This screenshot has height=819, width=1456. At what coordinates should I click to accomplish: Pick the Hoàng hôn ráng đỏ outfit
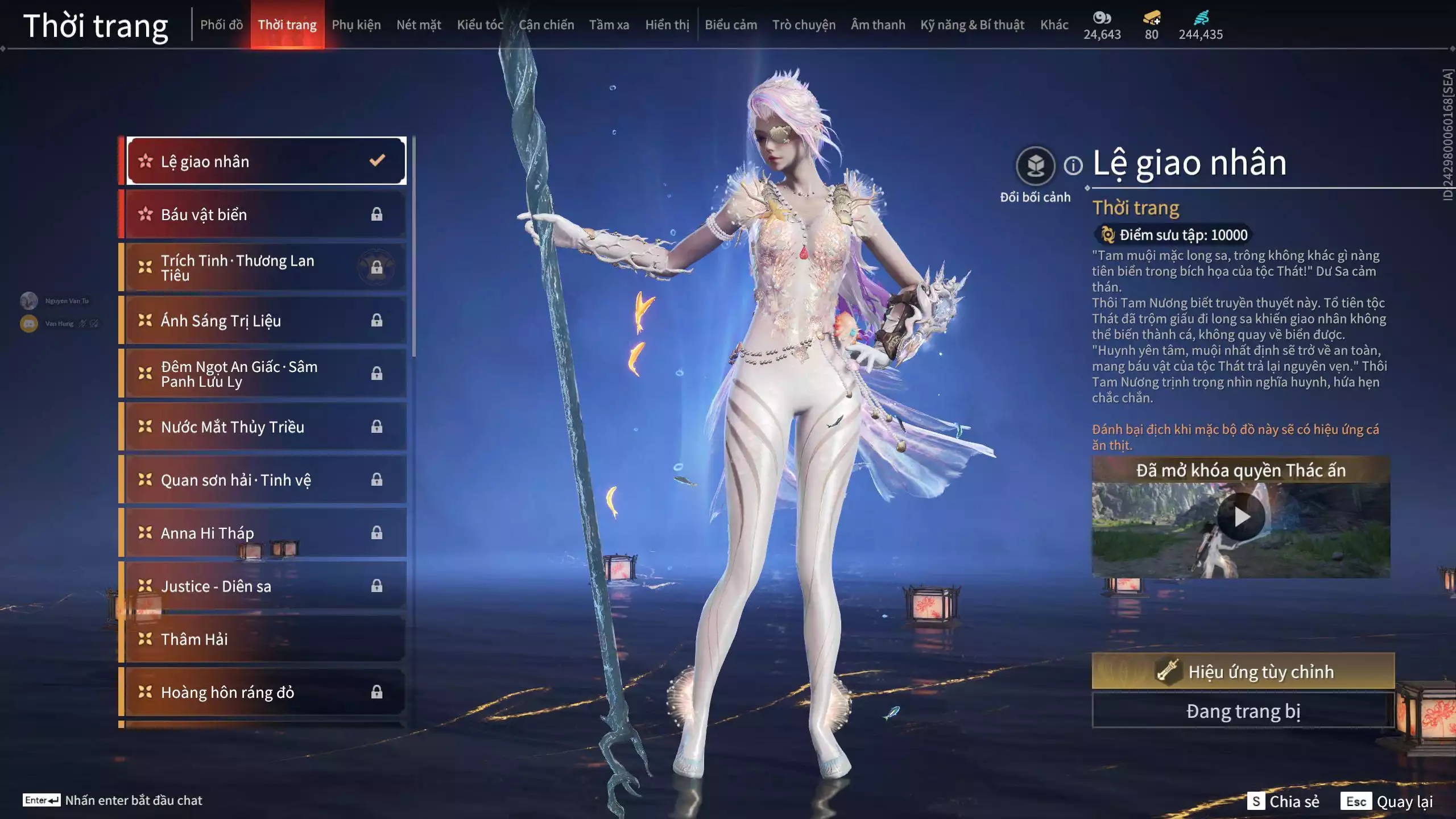point(266,692)
